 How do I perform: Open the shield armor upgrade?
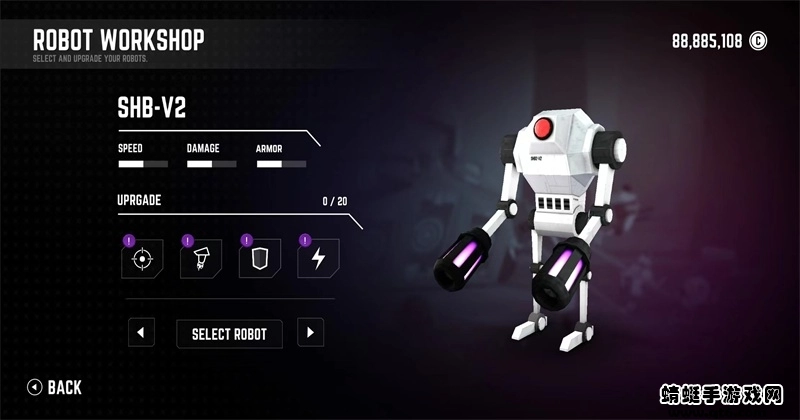tap(259, 259)
